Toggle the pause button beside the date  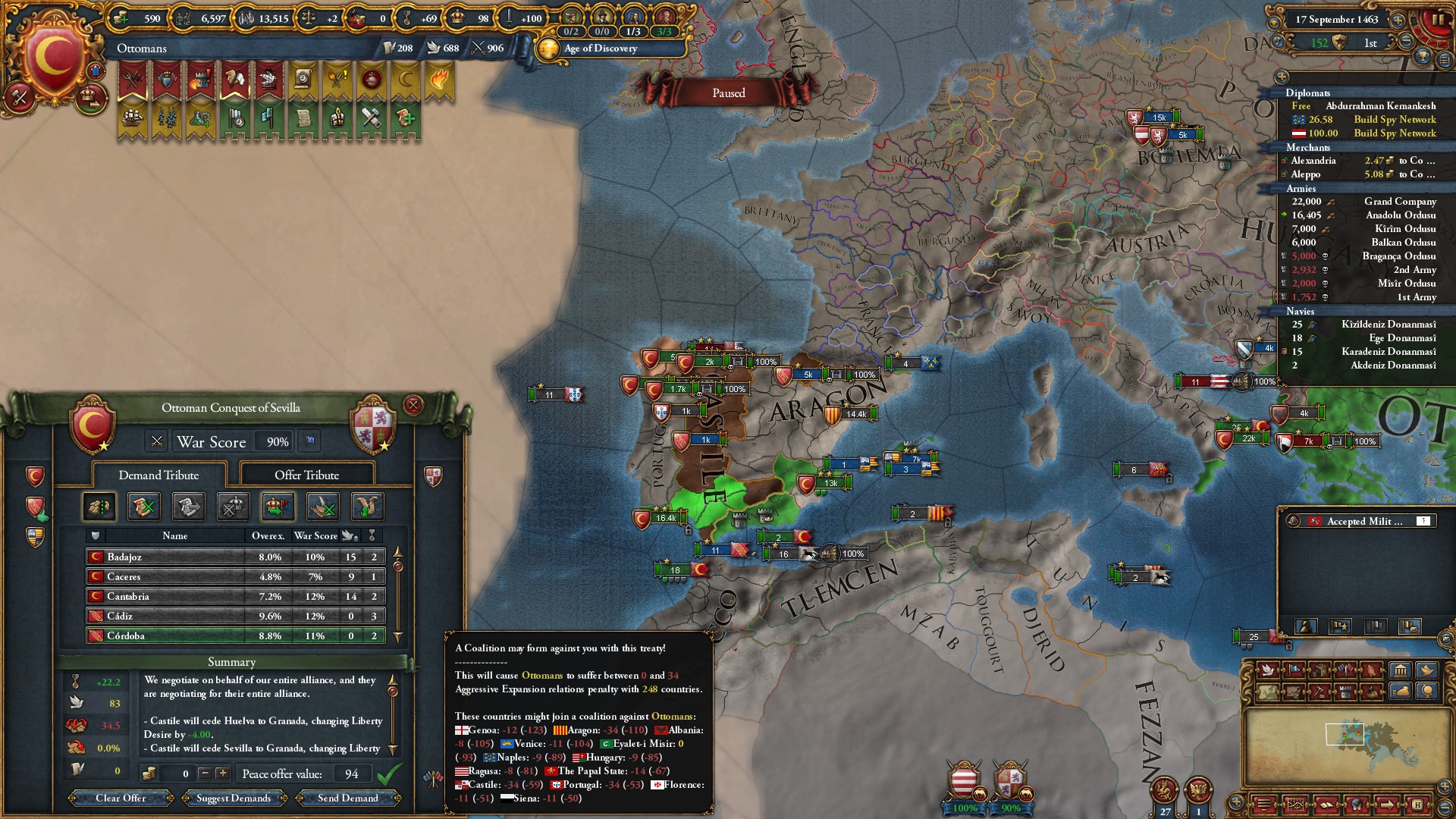point(1436,20)
